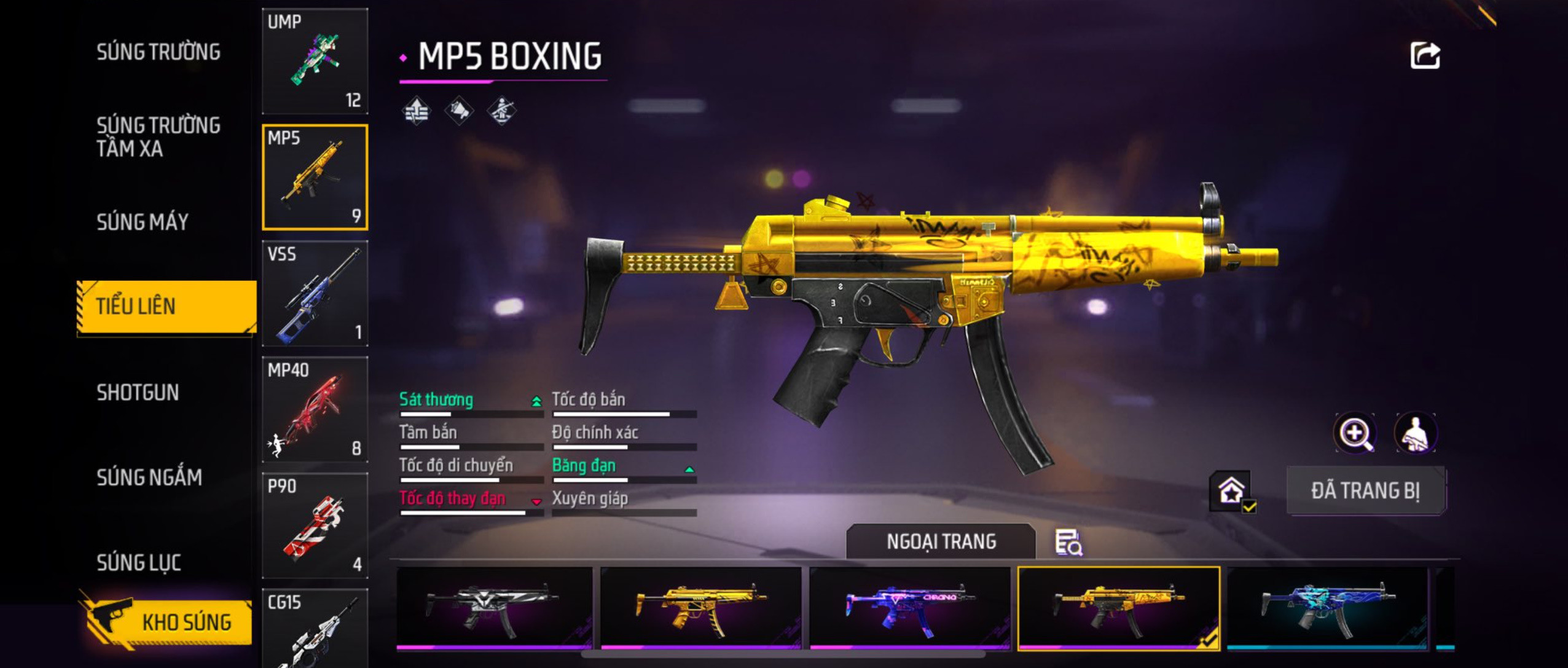Select the VSS weapon tile
The image size is (1568, 668).
315,293
